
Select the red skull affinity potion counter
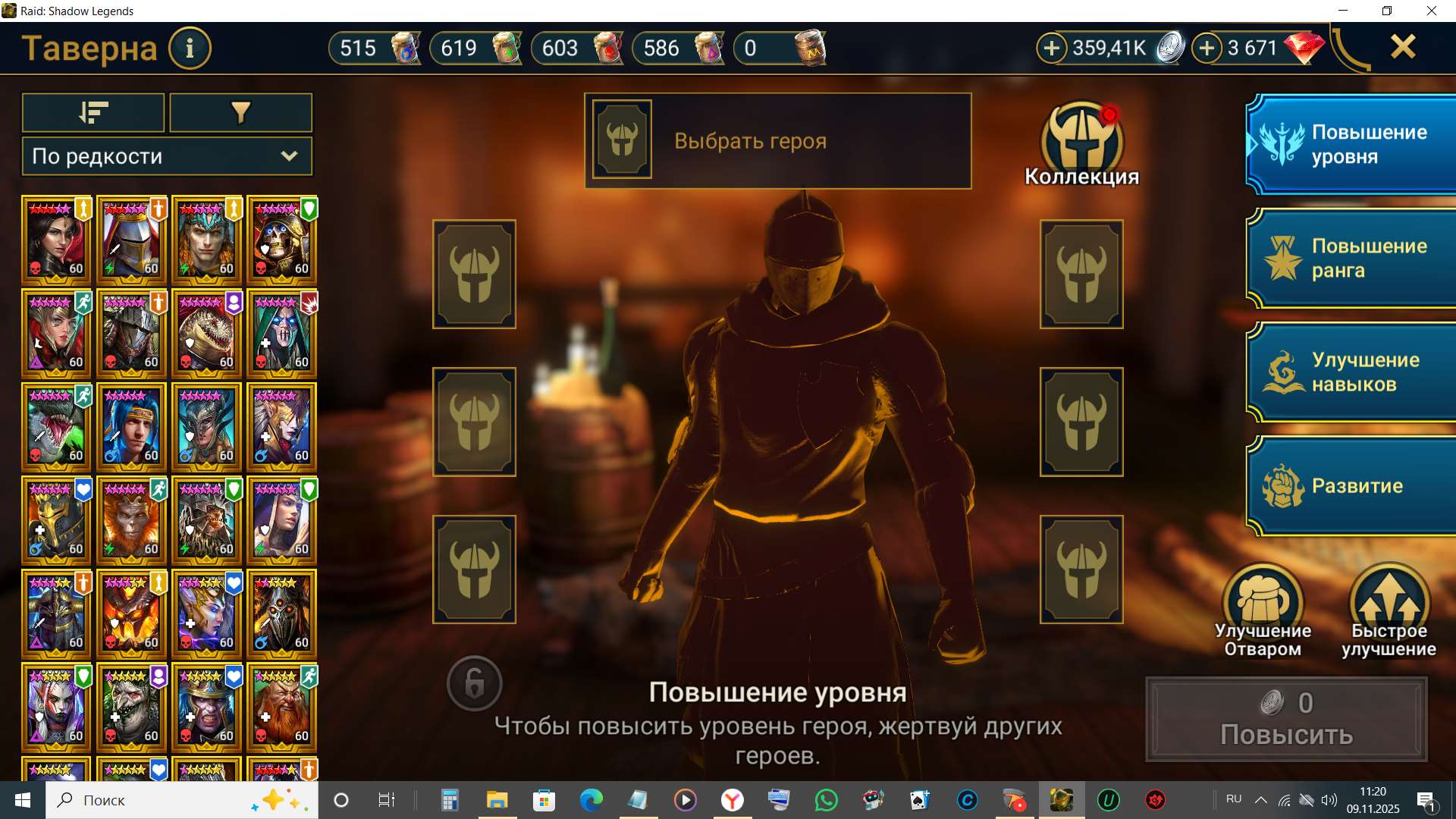click(576, 47)
